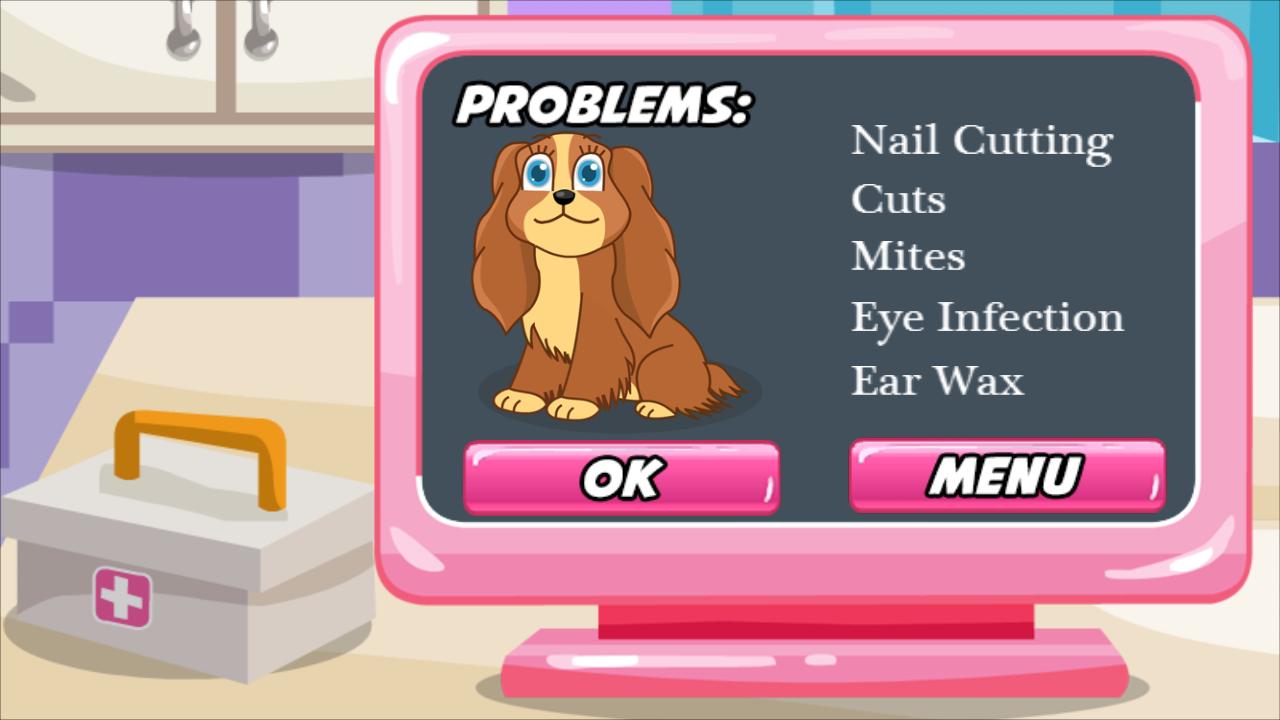Select the Nail Cutting problem
Screen dimensions: 1280x720
[981, 140]
